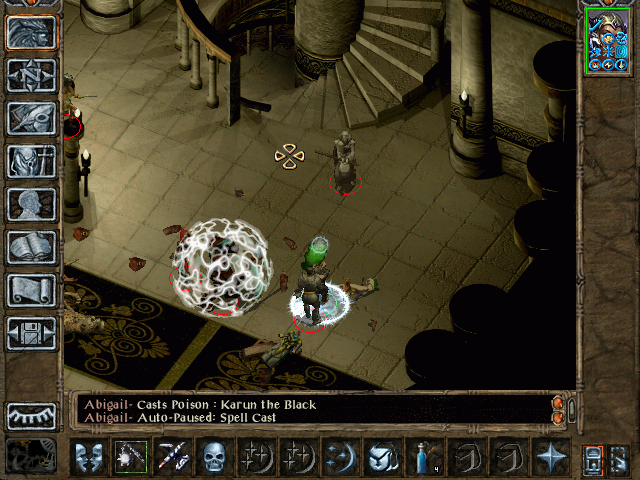Show the character record with the bust icon
The height and width of the screenshot is (480, 640).
click(x=31, y=204)
